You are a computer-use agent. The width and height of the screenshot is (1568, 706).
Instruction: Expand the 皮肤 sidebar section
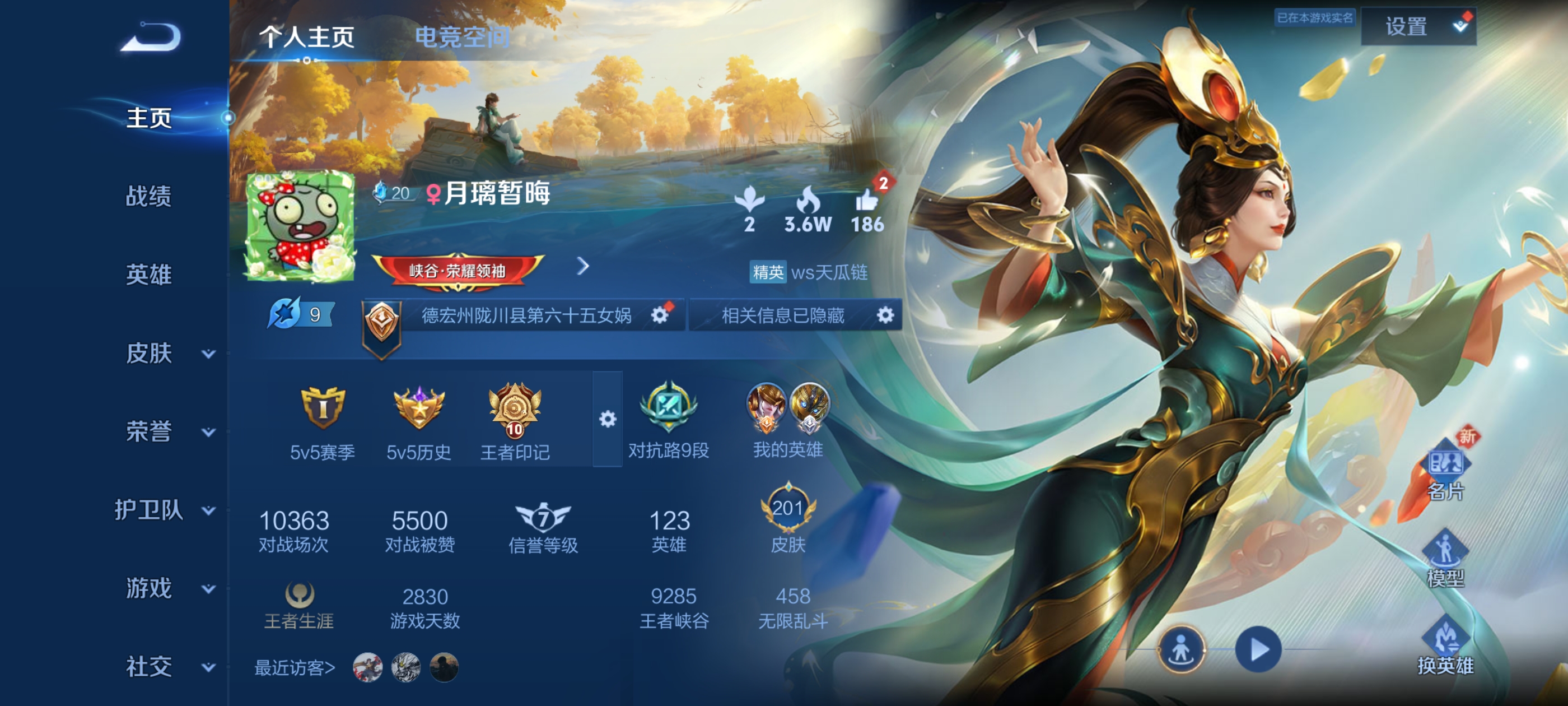(x=150, y=352)
